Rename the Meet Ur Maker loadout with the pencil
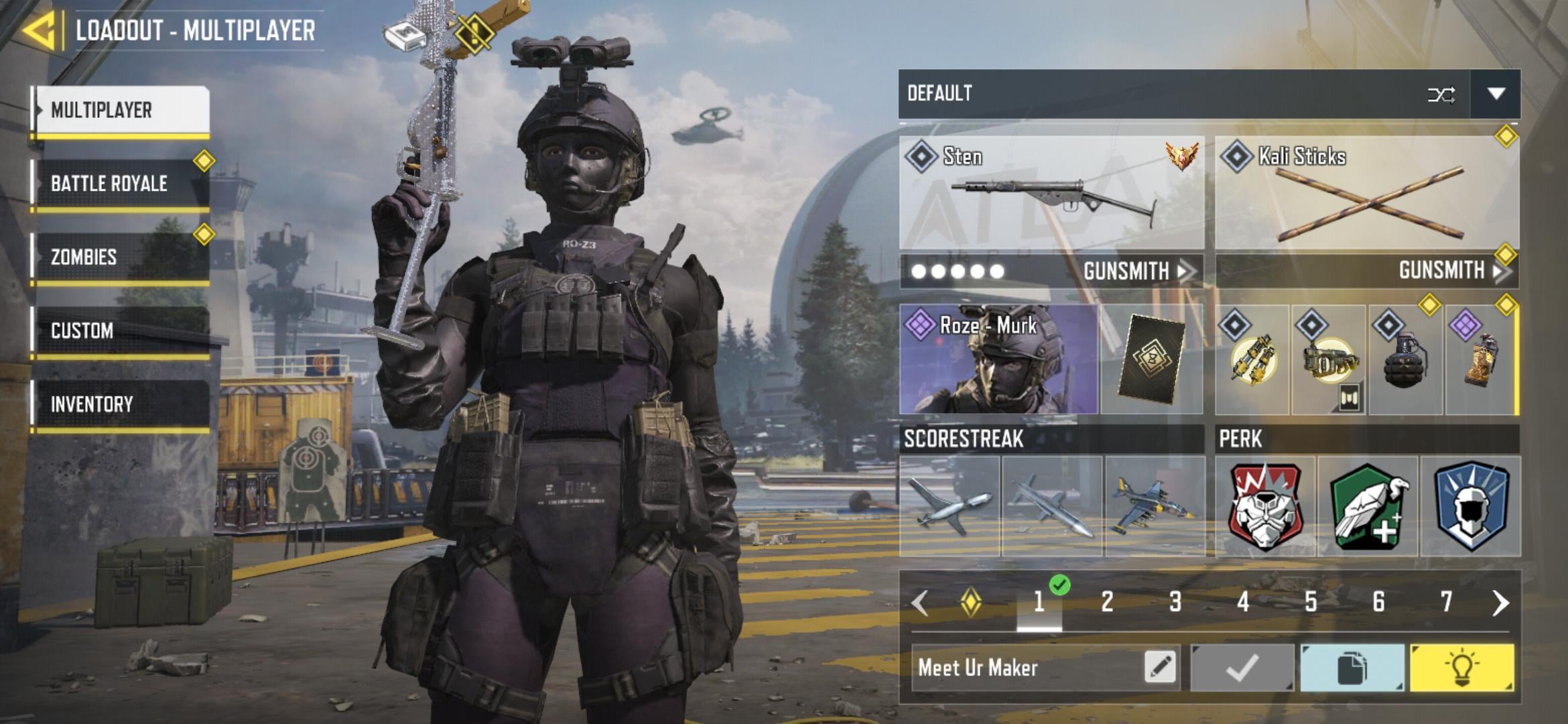Image resolution: width=1568 pixels, height=724 pixels. (1161, 667)
